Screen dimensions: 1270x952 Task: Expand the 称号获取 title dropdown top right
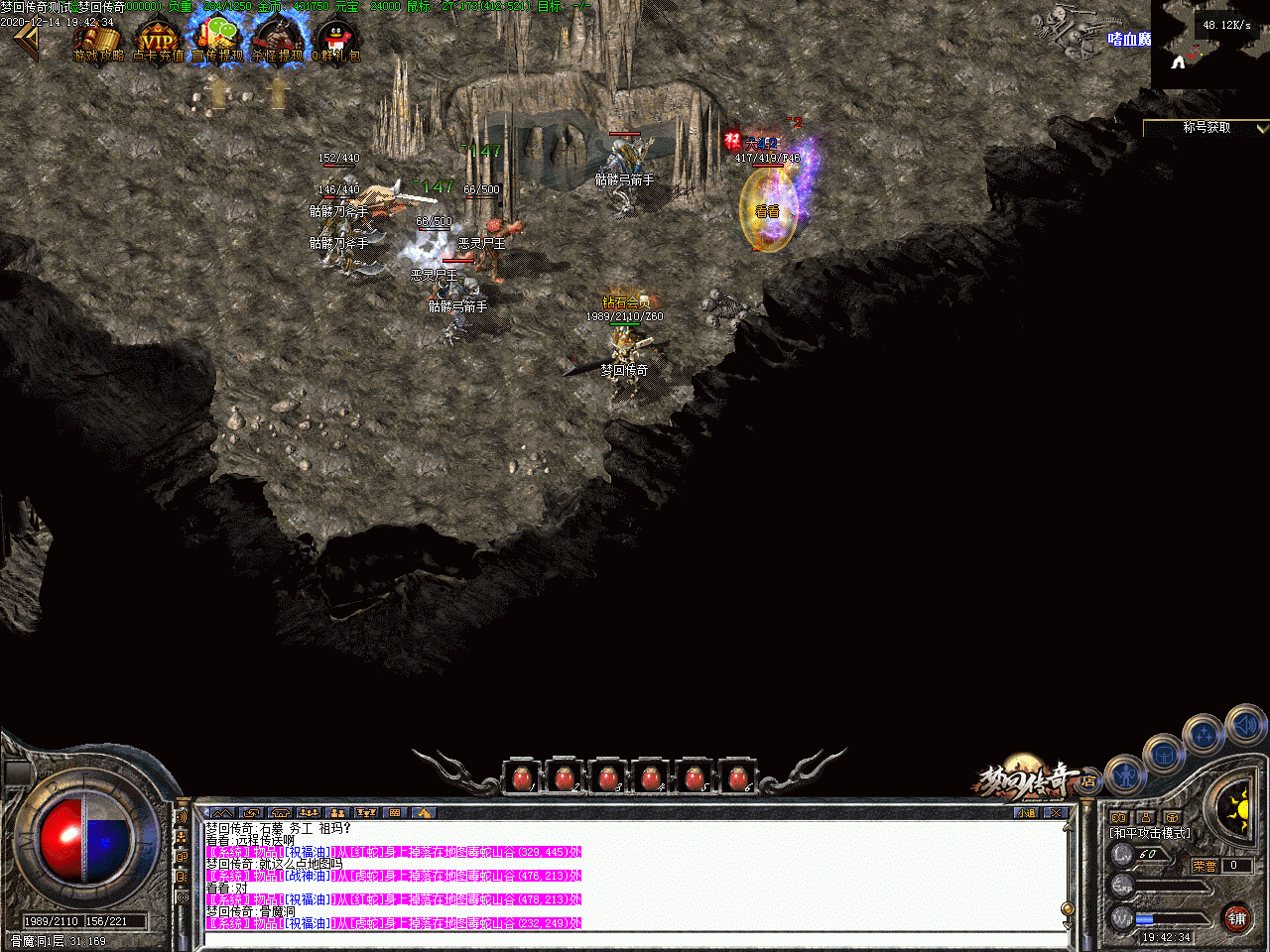pos(1258,128)
